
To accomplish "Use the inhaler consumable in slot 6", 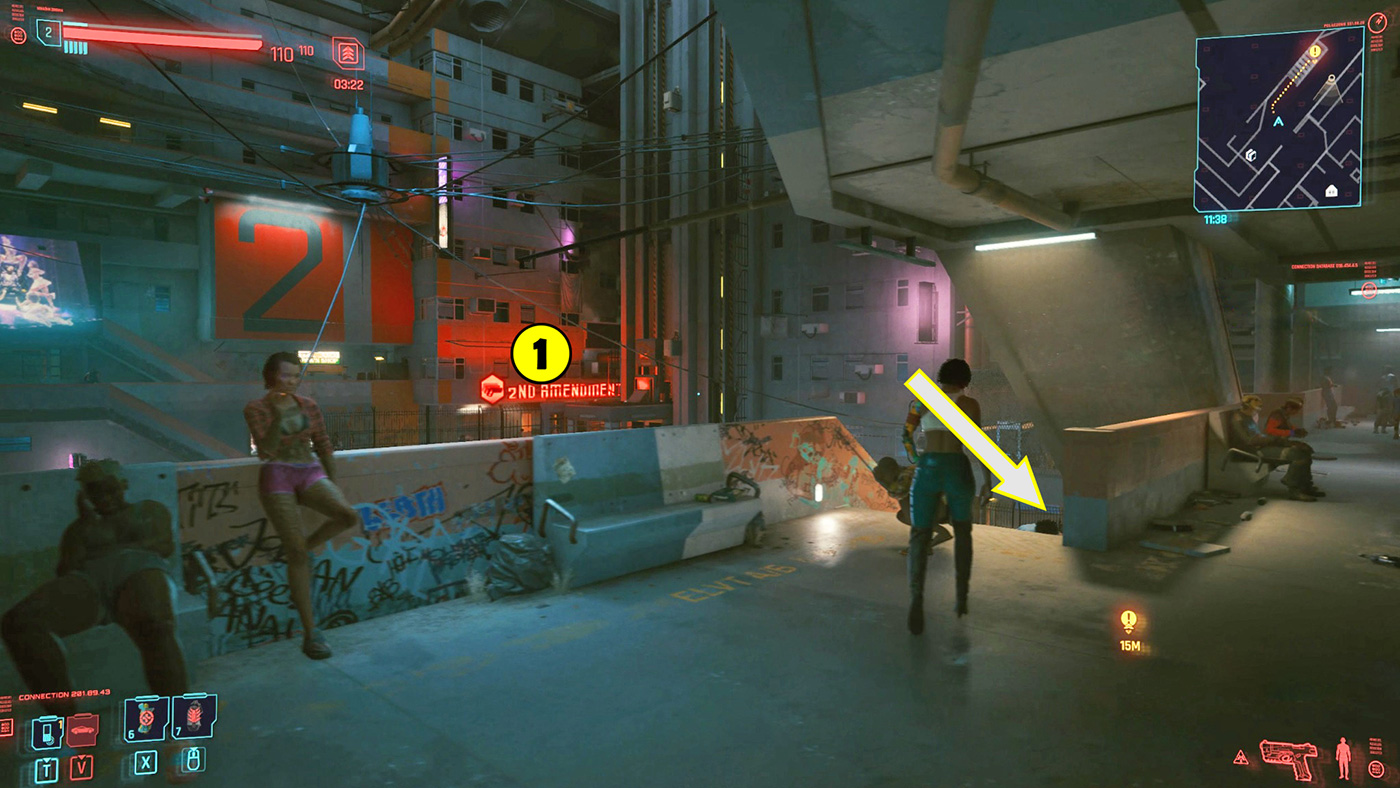I will pos(146,716).
